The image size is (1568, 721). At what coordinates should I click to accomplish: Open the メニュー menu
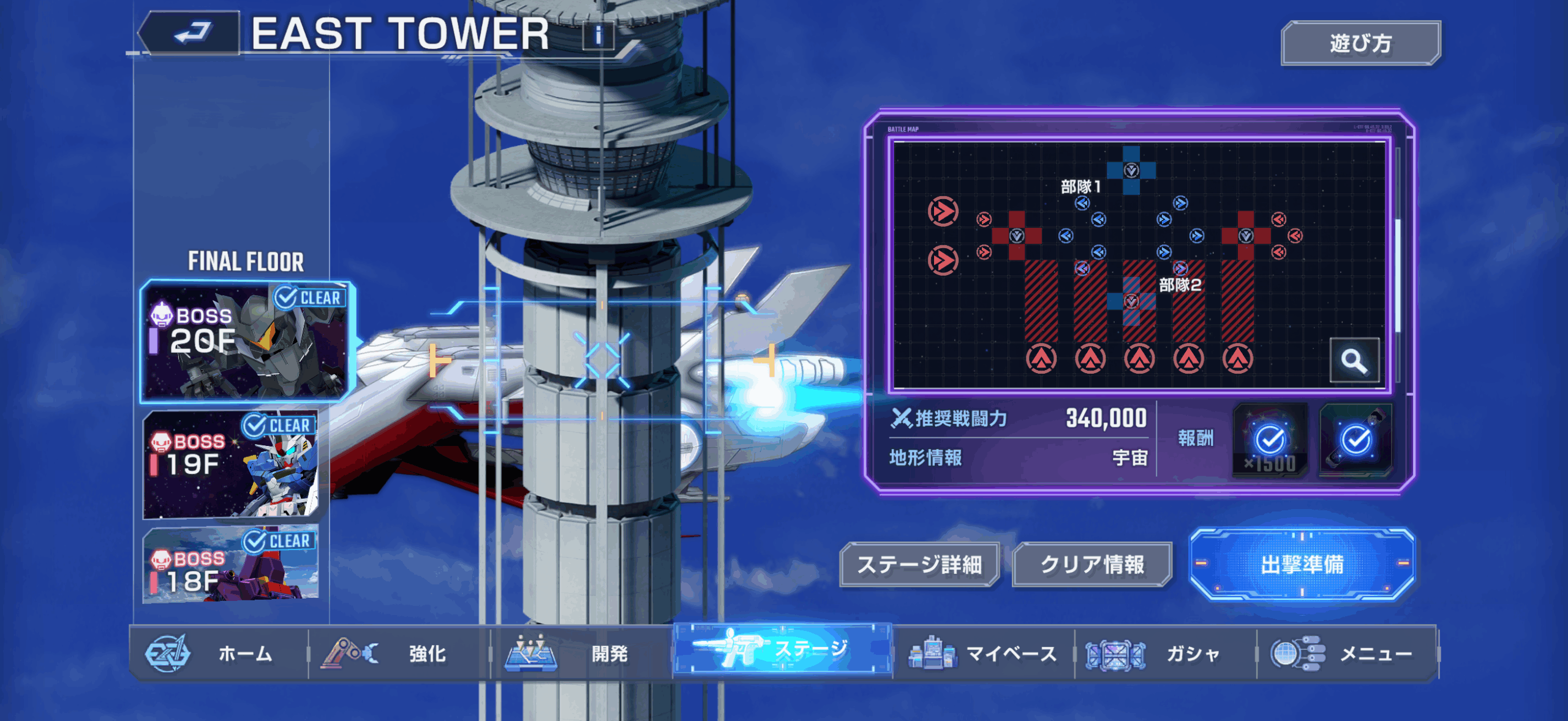tap(1347, 654)
